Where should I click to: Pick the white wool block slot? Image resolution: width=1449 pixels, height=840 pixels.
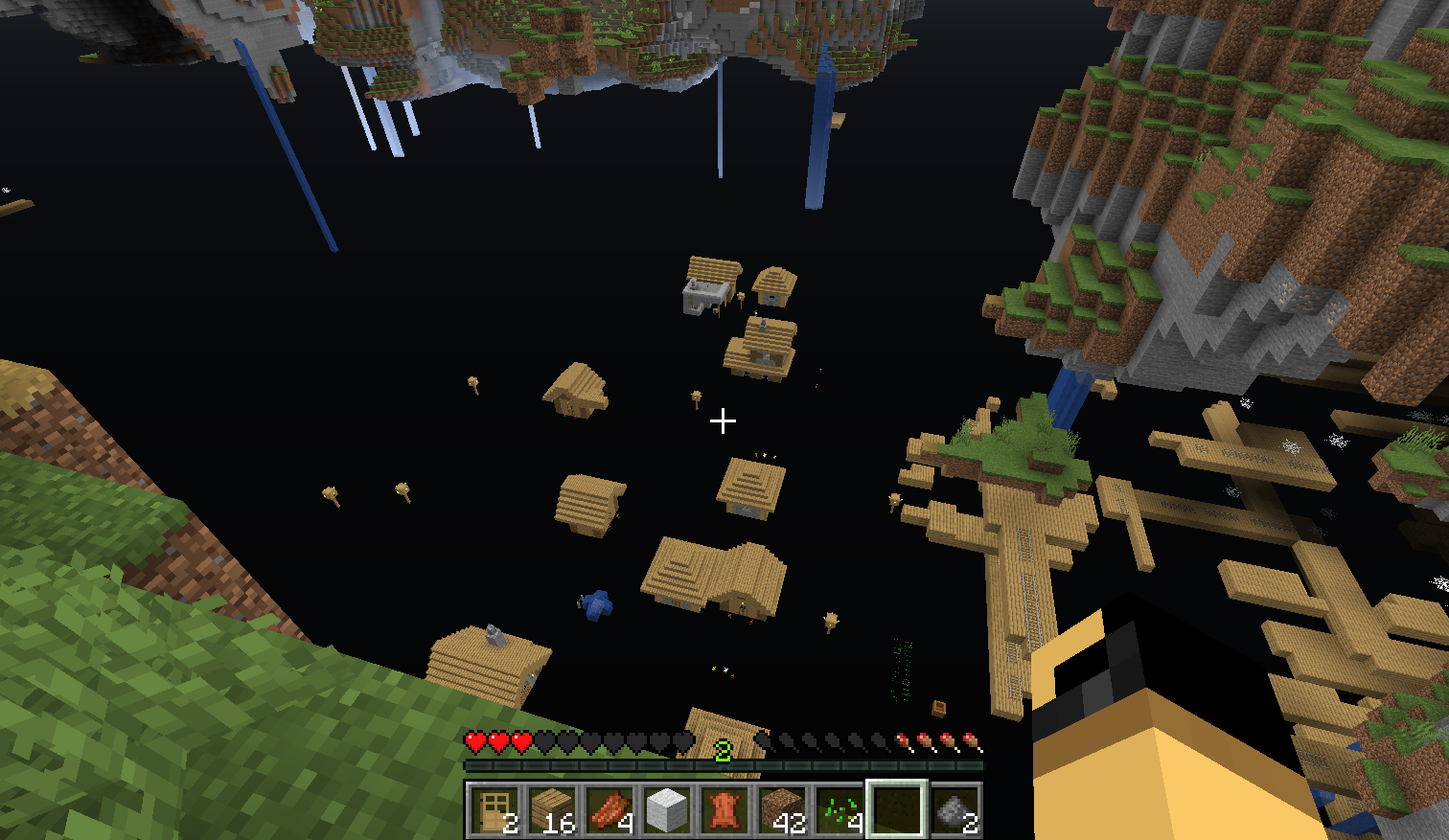pyautogui.click(x=666, y=810)
